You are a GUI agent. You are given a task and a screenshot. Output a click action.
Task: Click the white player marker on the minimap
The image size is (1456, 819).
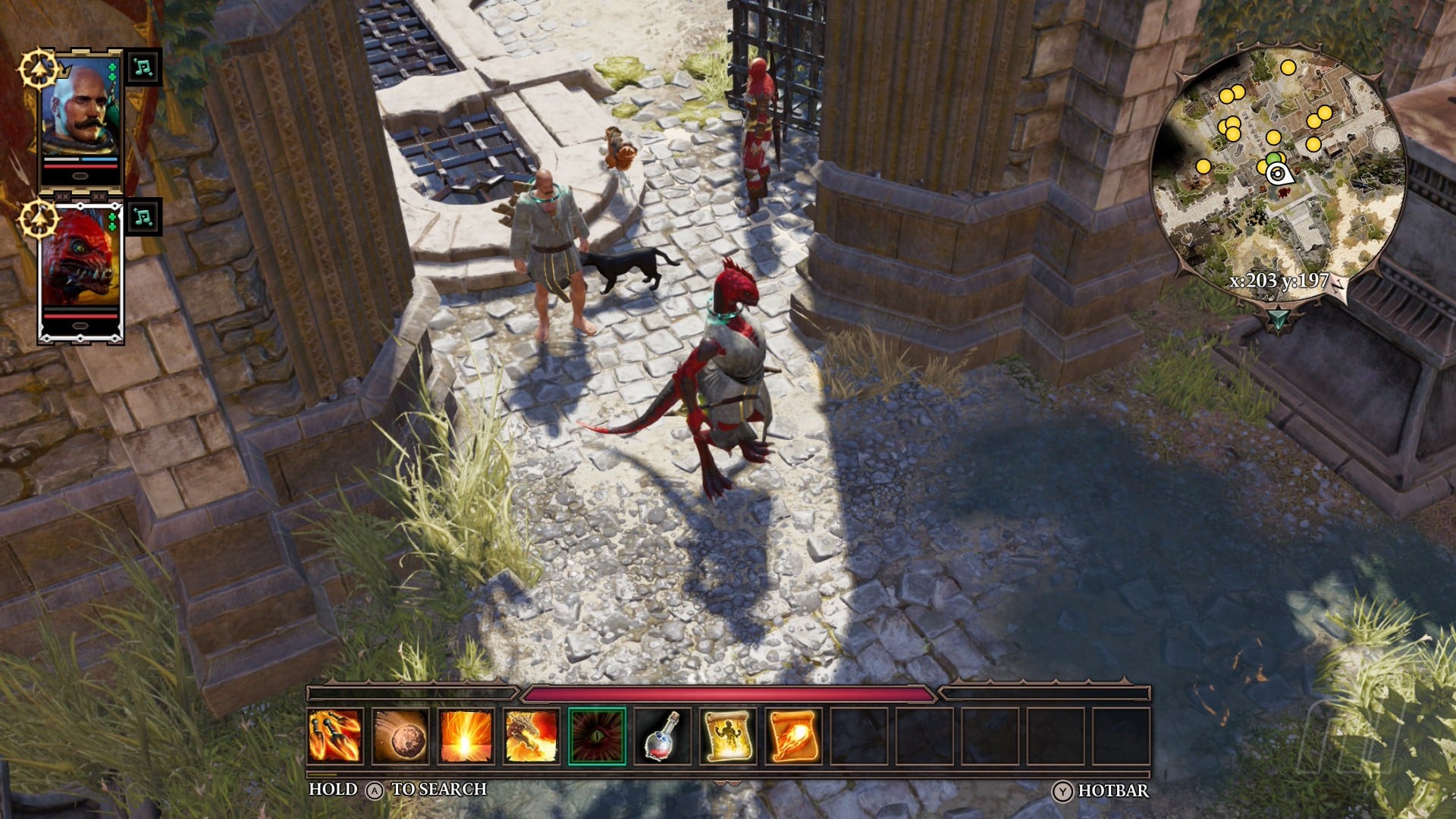[x=1278, y=174]
